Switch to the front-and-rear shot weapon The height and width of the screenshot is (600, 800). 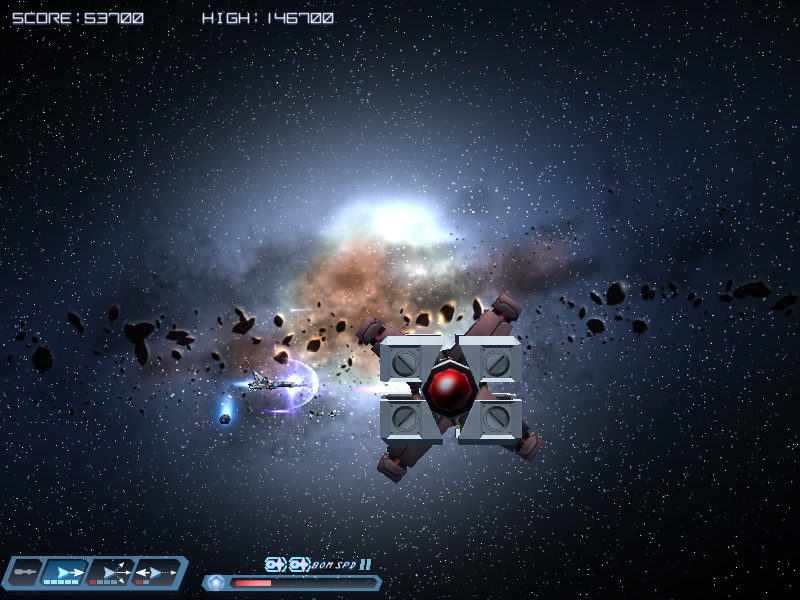click(x=157, y=572)
